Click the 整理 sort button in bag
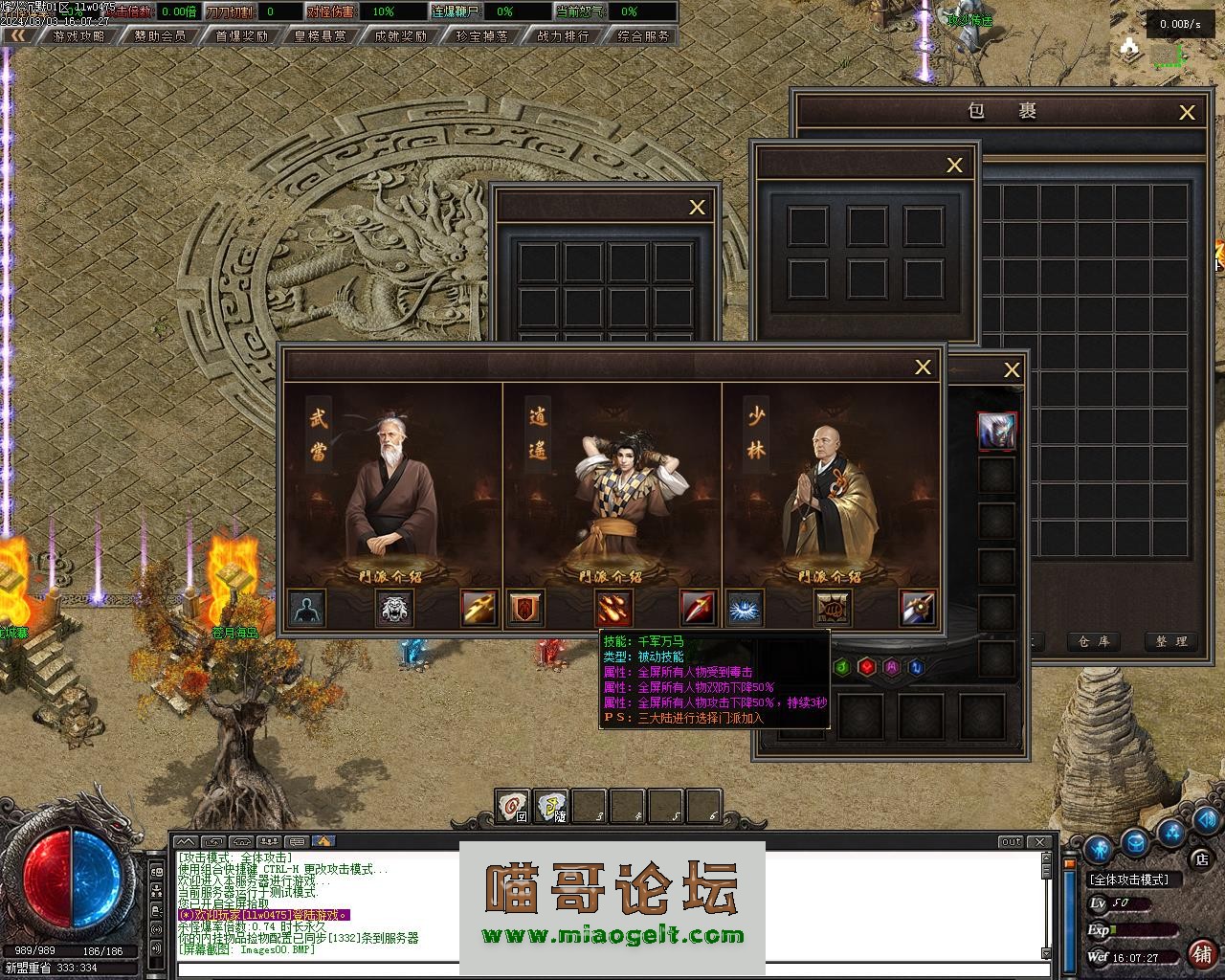The image size is (1225, 980). [x=1170, y=641]
